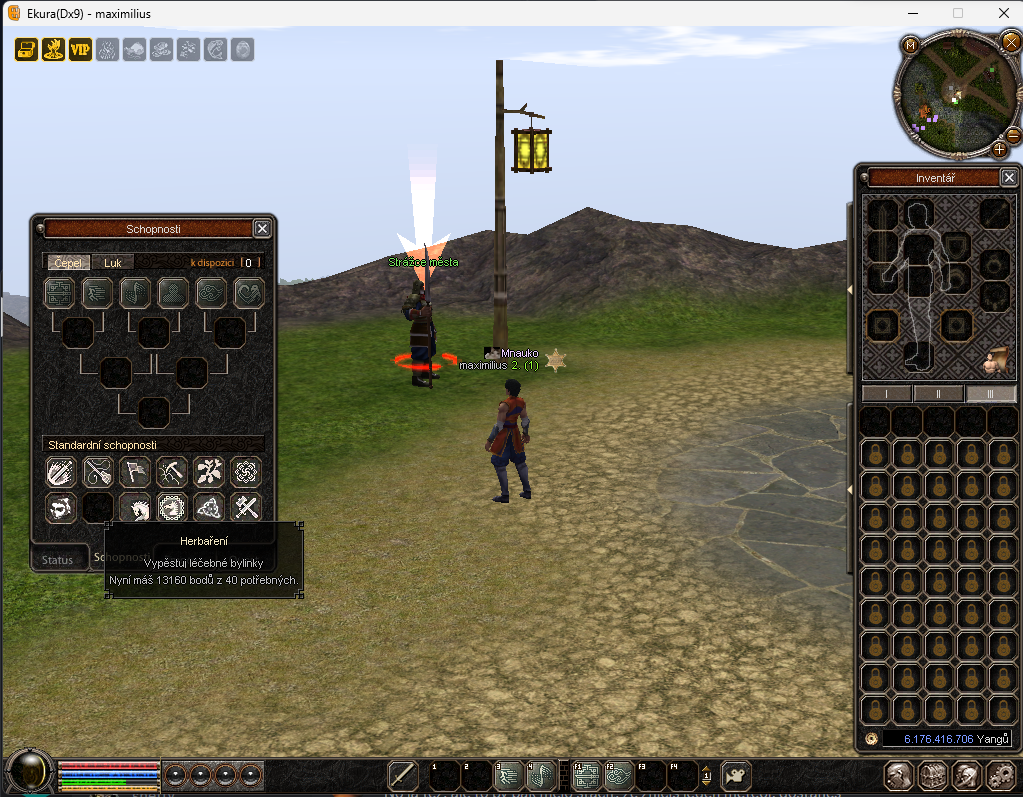Toggle the camera mode button

point(736,774)
